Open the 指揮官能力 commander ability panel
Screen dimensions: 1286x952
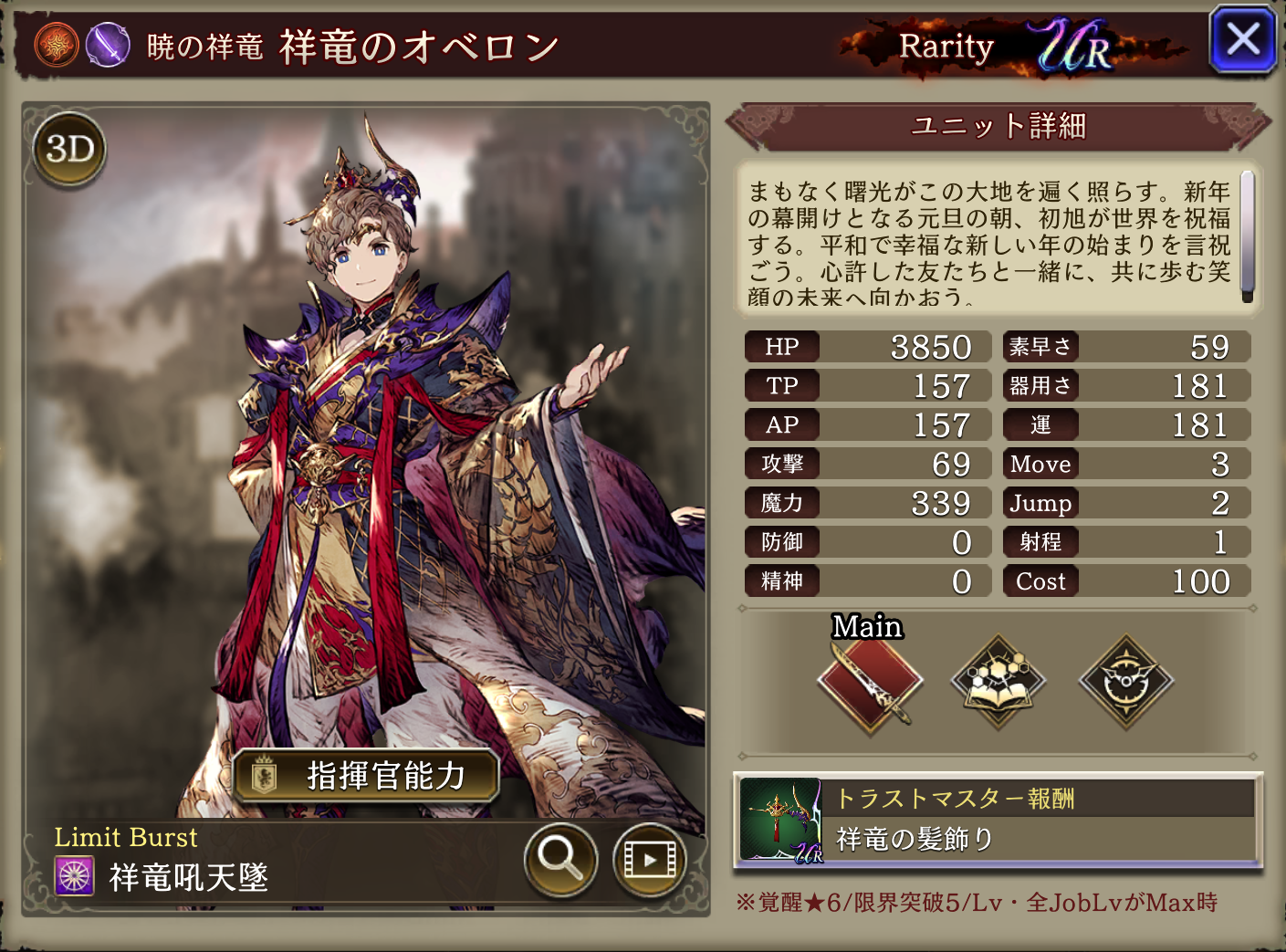366,776
